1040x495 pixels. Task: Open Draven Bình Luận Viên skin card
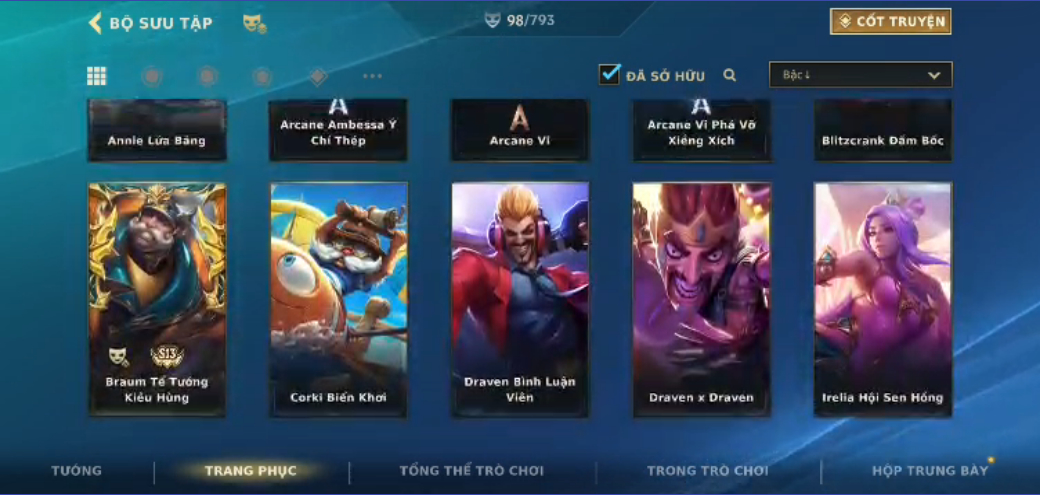(520, 298)
